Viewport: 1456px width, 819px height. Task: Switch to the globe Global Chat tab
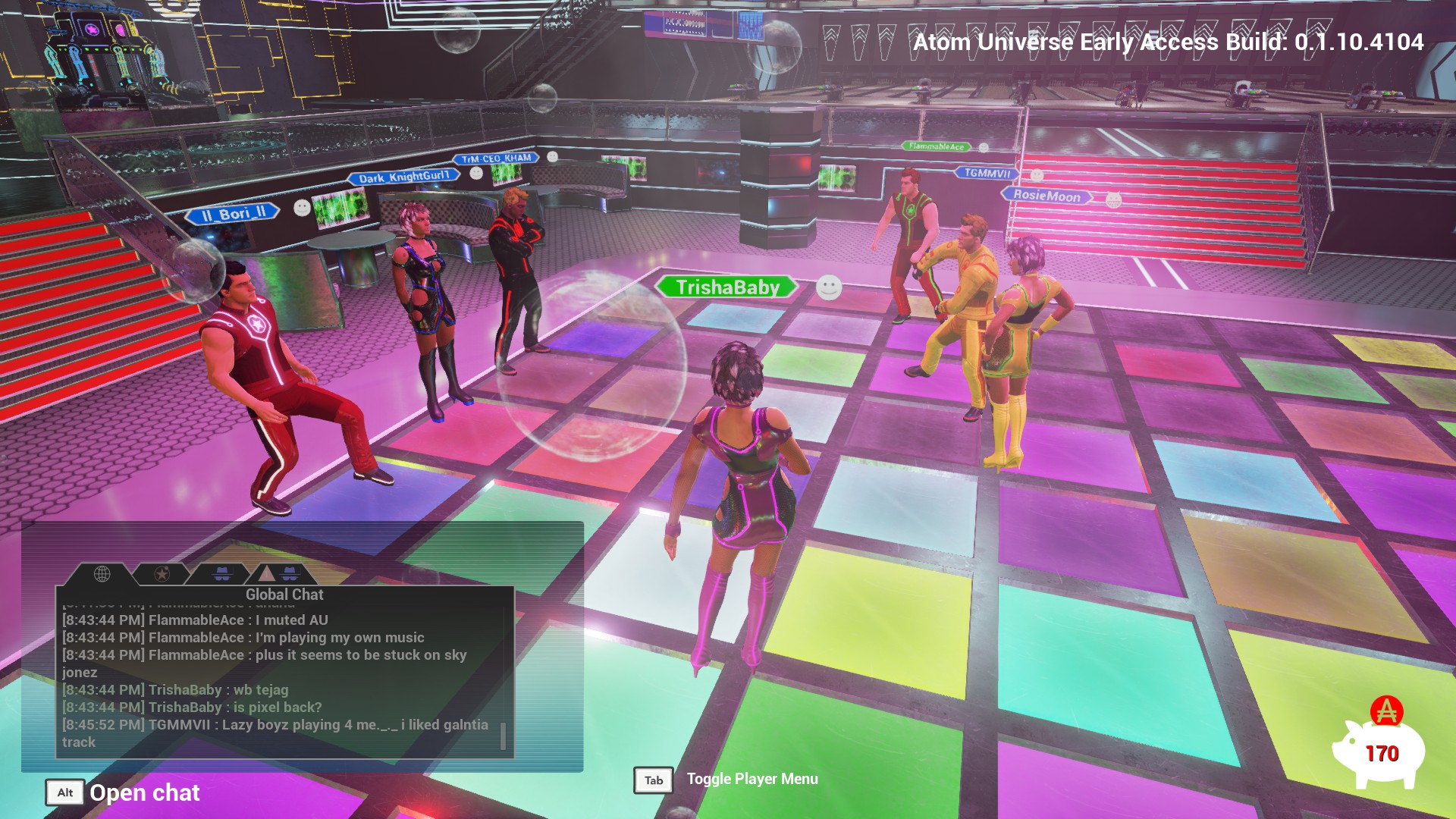coord(102,574)
